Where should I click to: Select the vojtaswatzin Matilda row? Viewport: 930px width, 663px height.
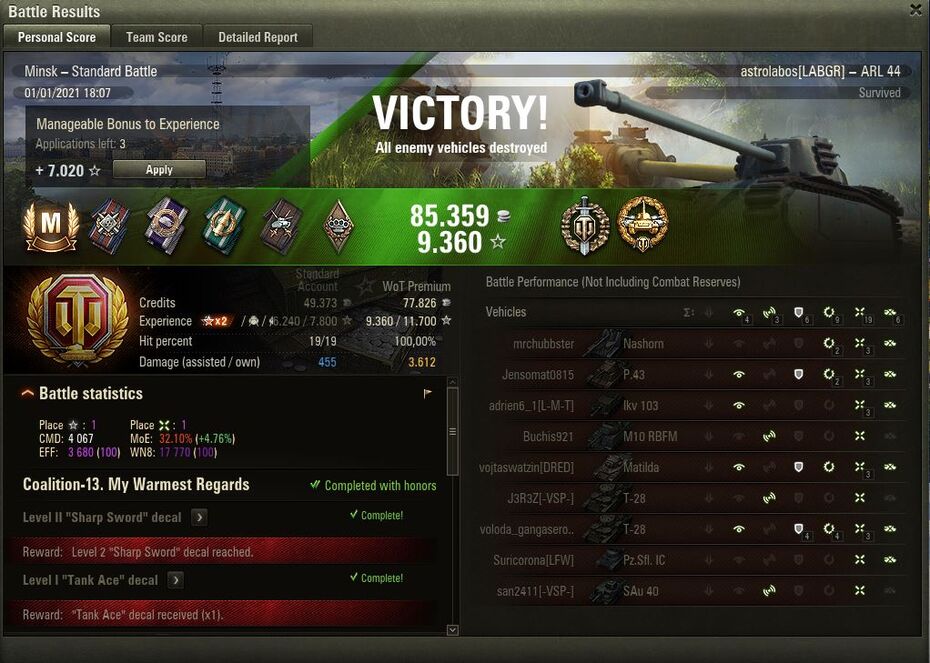[x=694, y=467]
